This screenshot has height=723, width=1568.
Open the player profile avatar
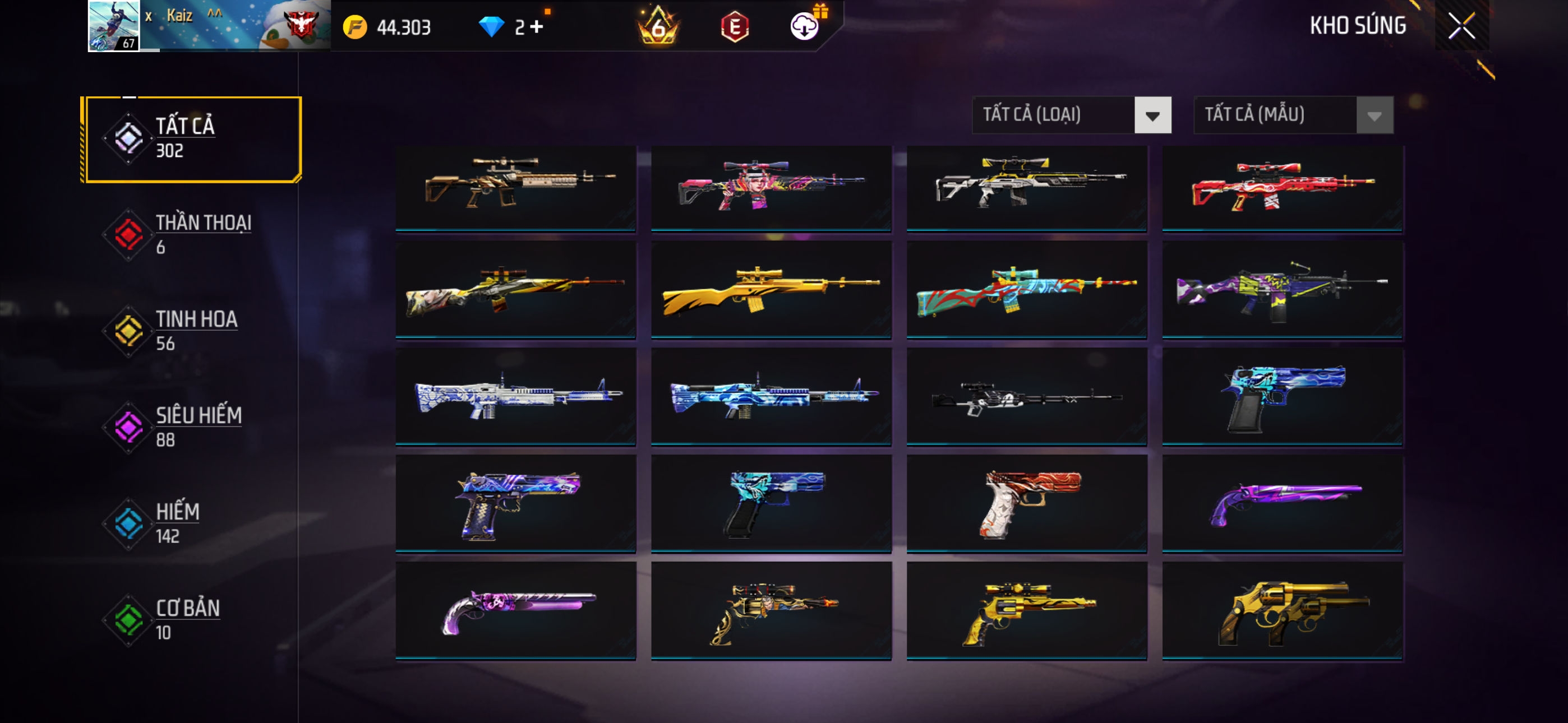[x=114, y=26]
